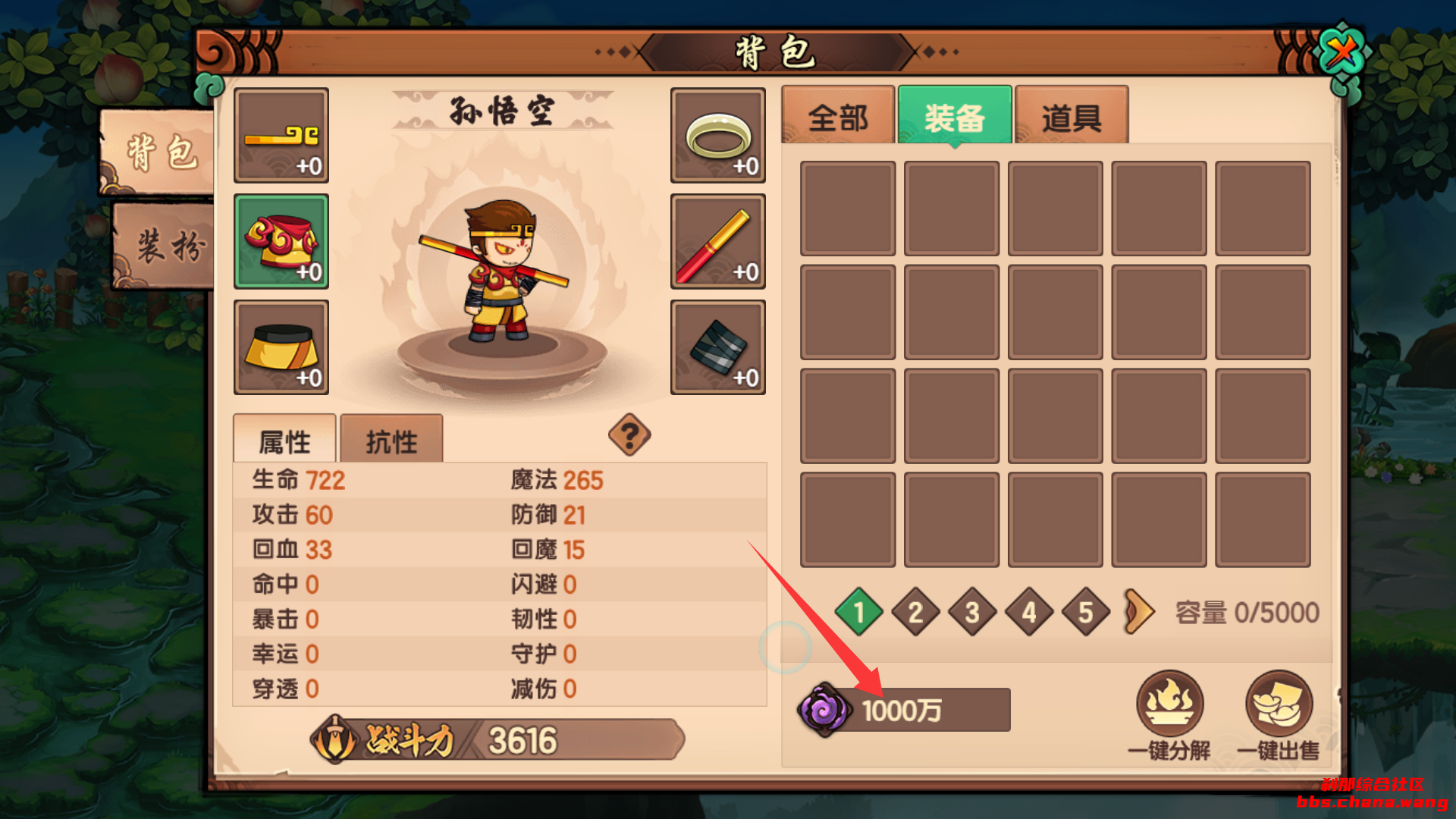Select the flame icon for 一键分解 decompose
Viewport: 1456px width, 819px height.
coord(1171,705)
